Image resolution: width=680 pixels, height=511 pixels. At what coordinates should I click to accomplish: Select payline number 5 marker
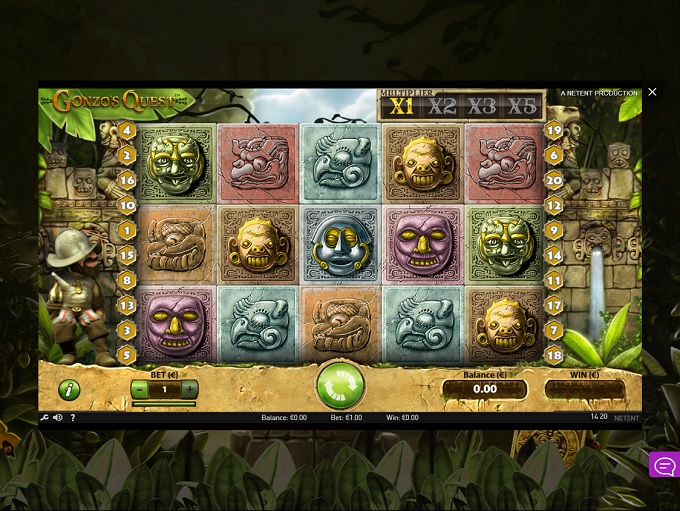tap(127, 354)
